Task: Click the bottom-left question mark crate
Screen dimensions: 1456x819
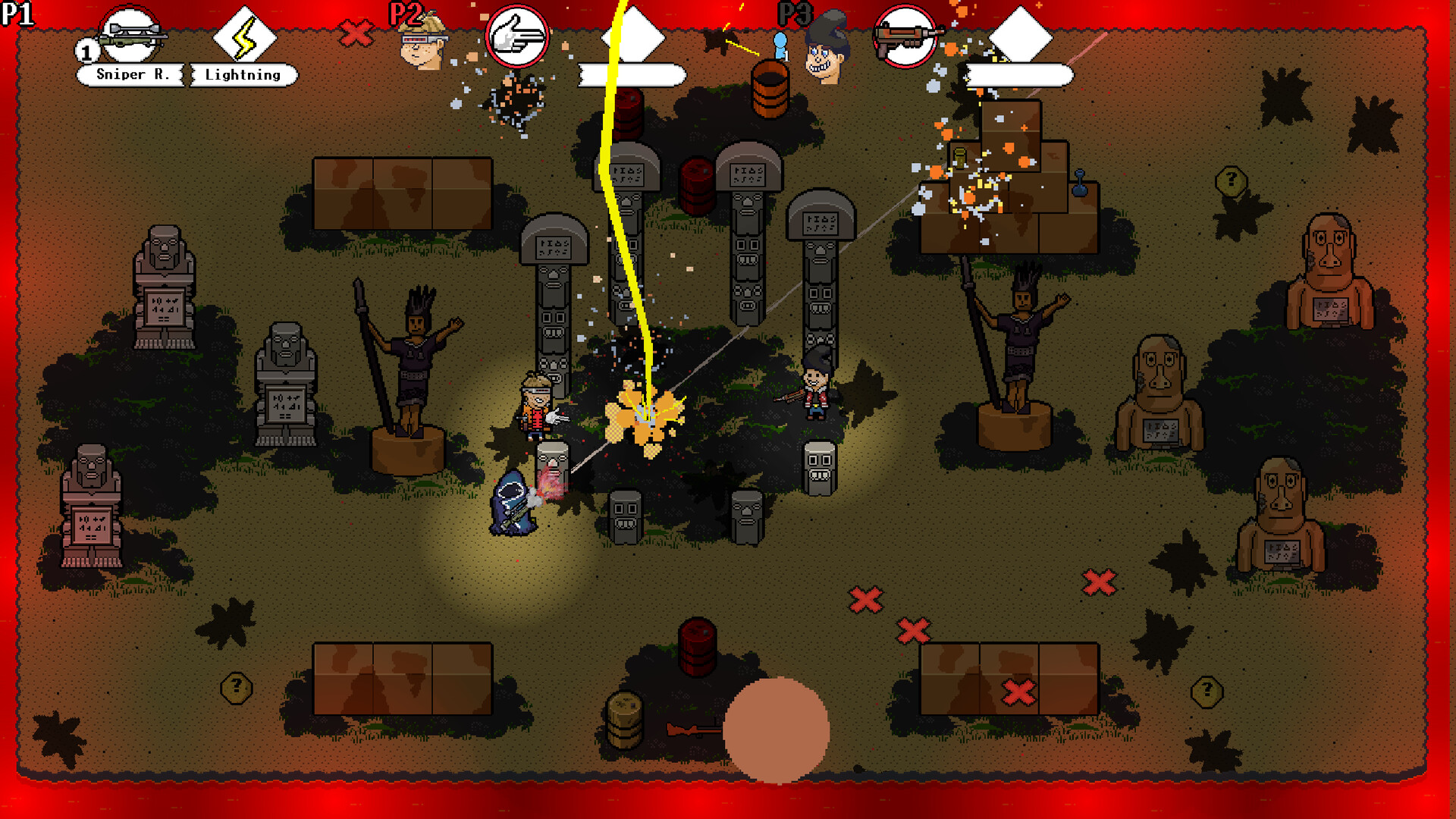Action: [x=235, y=686]
